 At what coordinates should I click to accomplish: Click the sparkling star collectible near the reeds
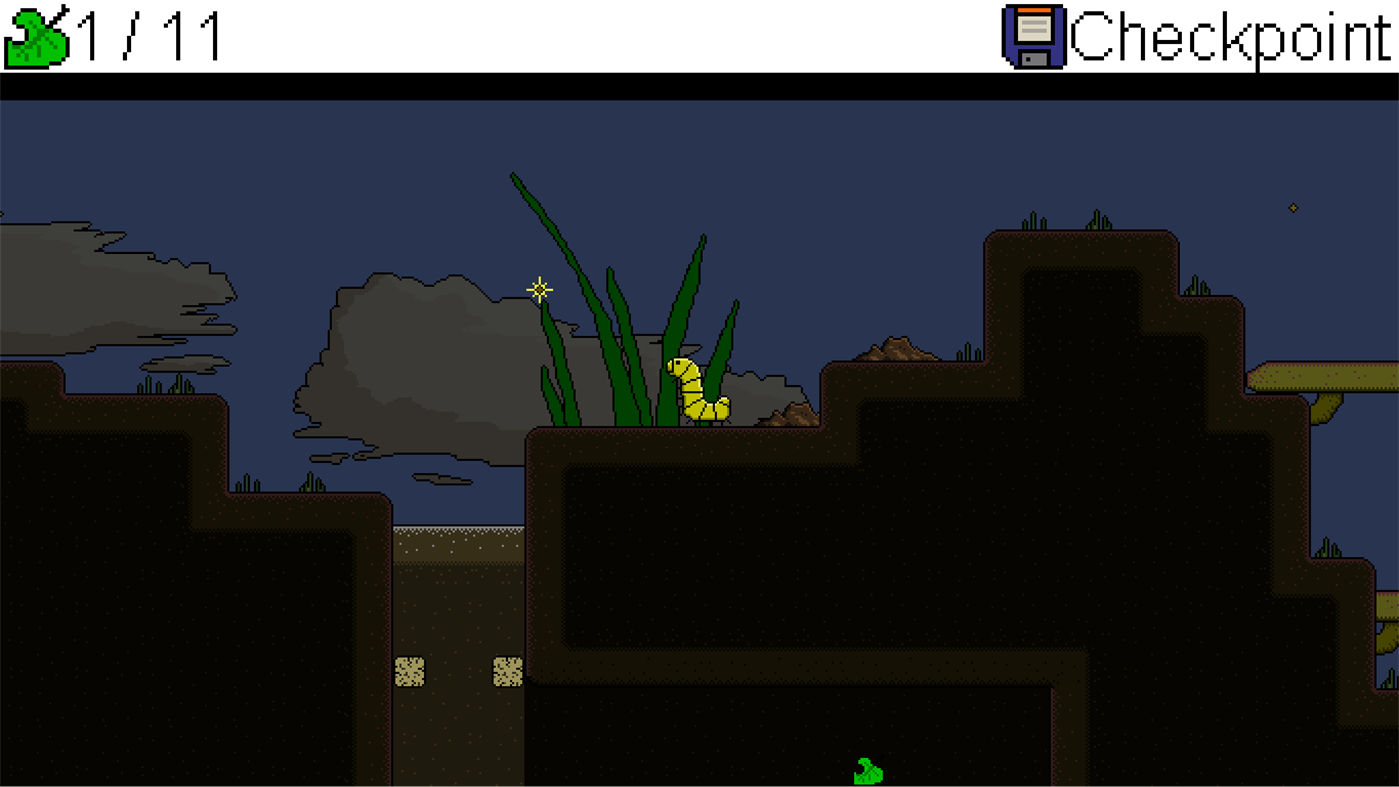pos(538,289)
